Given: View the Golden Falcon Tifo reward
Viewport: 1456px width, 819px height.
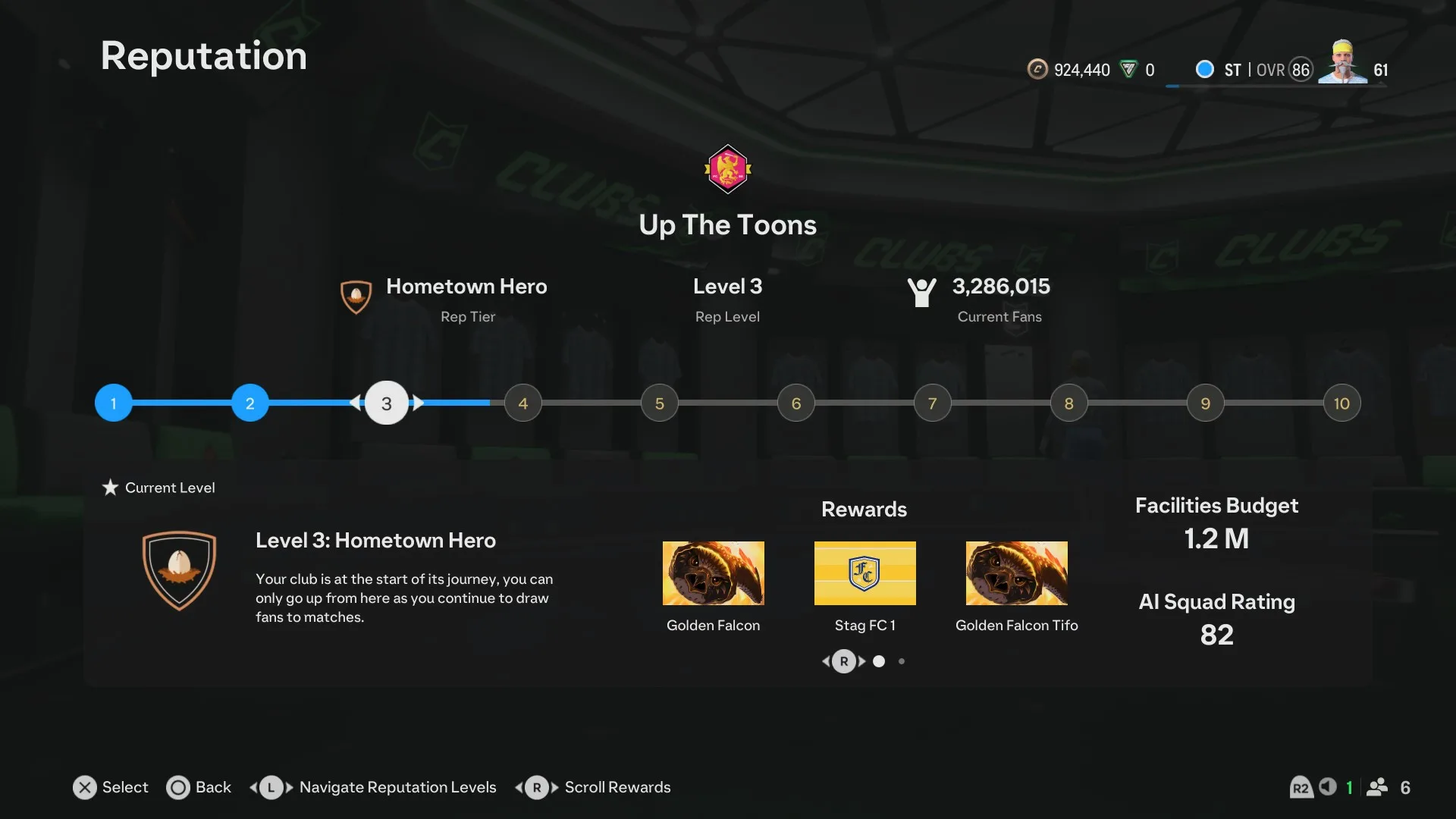Looking at the screenshot, I should pyautogui.click(x=1016, y=573).
